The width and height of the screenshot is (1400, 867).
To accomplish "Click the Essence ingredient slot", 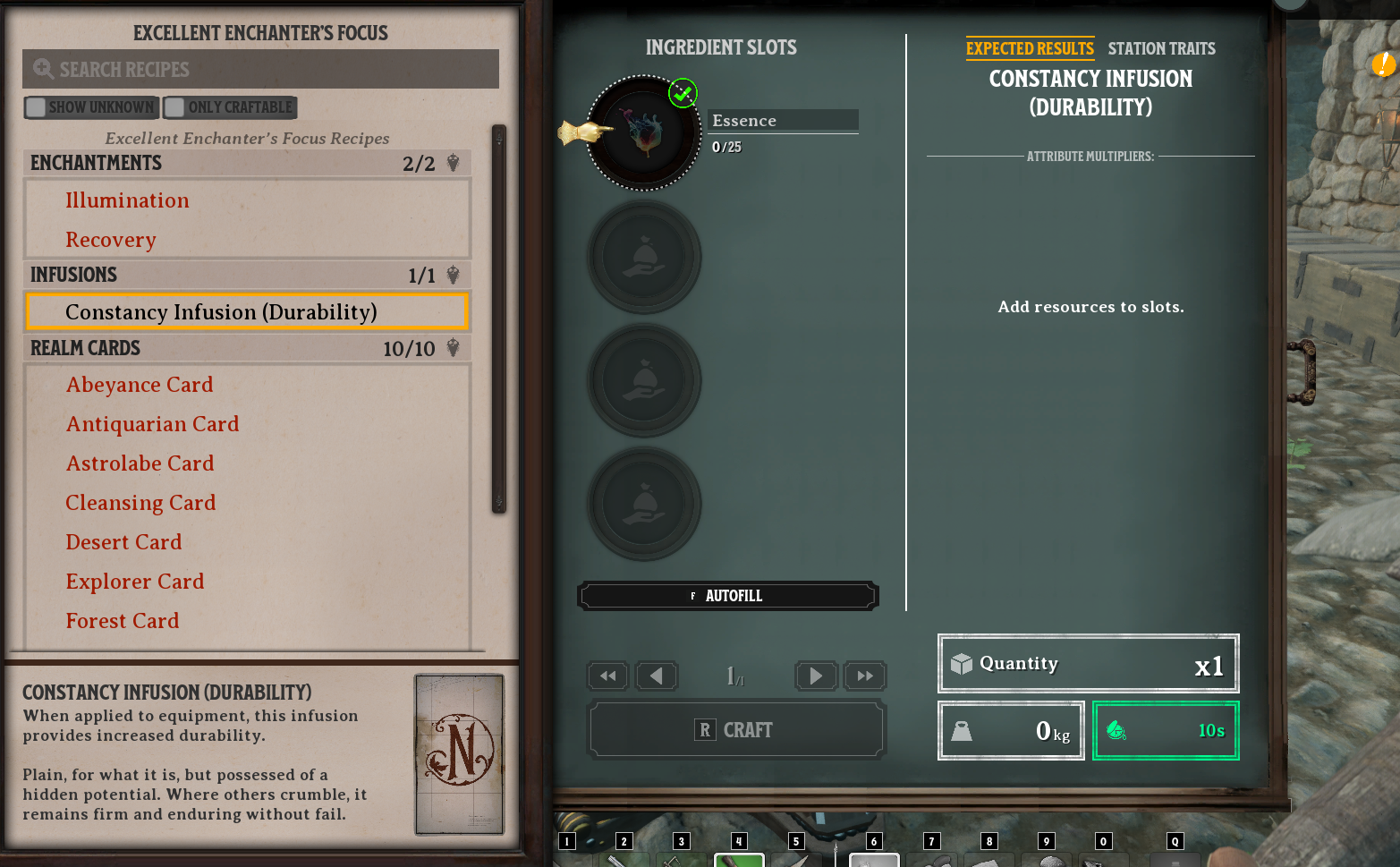I will (x=643, y=133).
